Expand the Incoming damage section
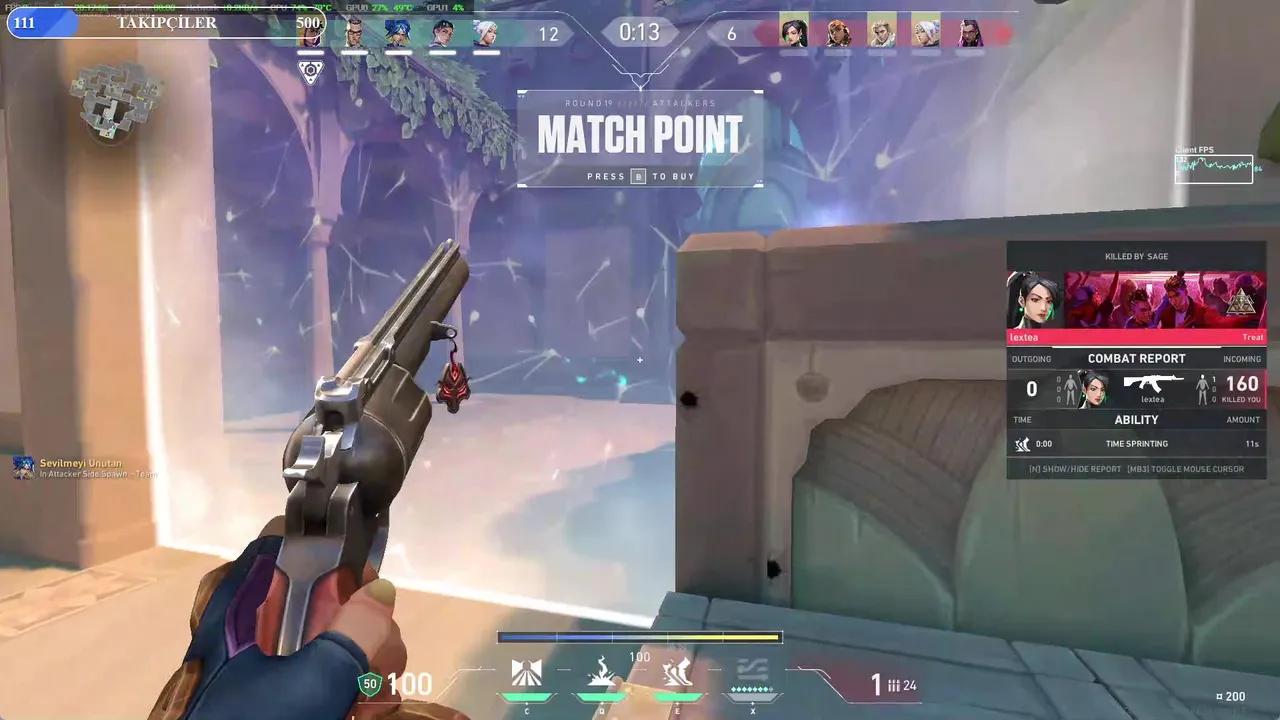1280x720 pixels. click(x=1242, y=359)
